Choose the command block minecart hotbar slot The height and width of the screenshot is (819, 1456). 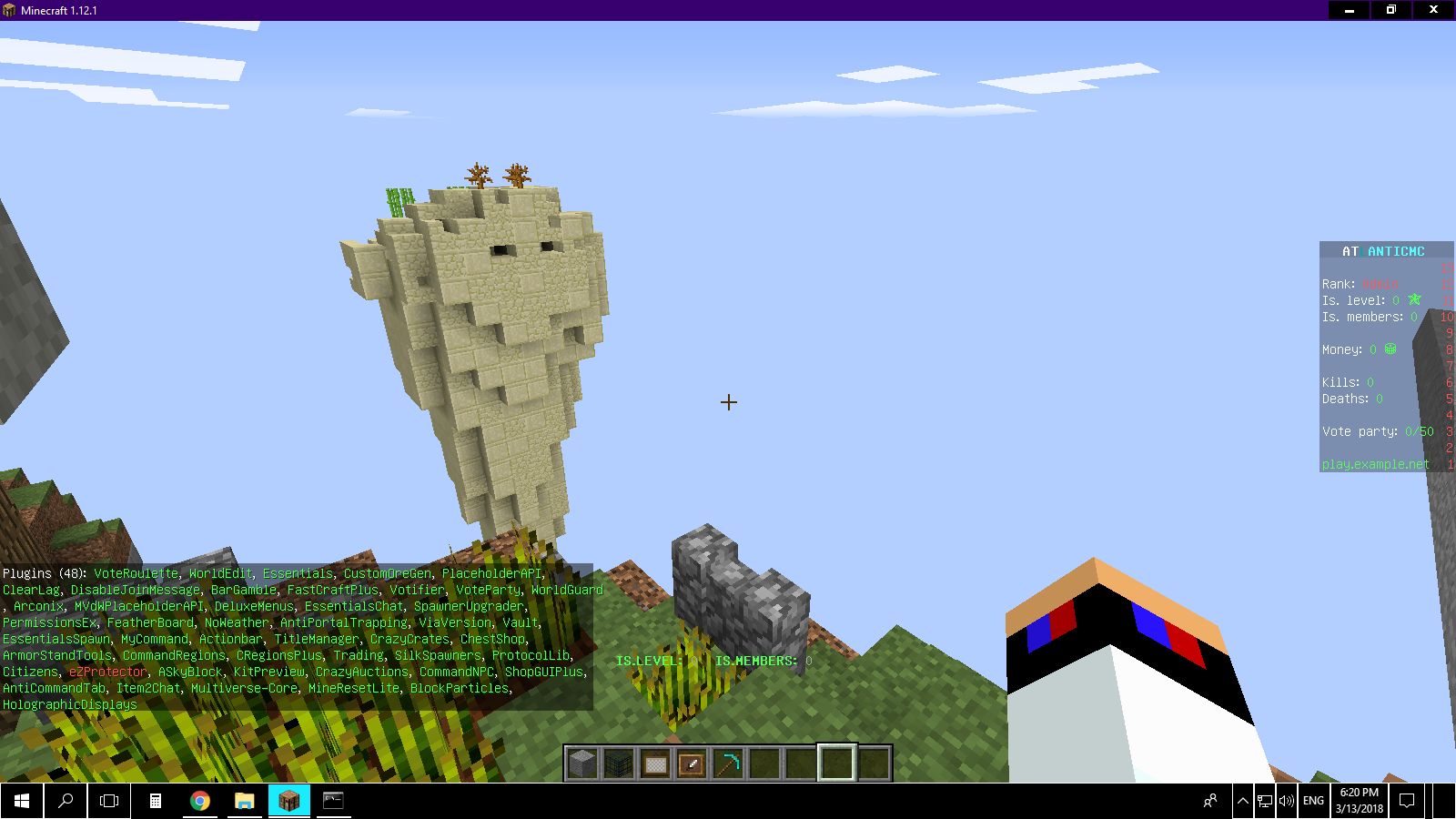655,763
